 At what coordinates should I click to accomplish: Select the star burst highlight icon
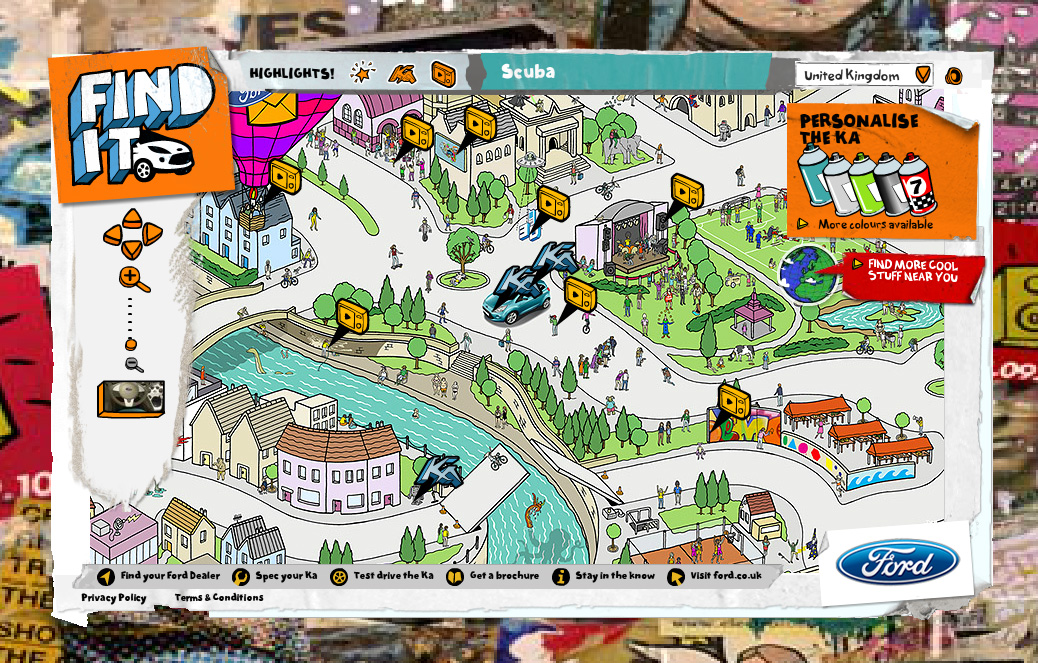click(x=363, y=72)
